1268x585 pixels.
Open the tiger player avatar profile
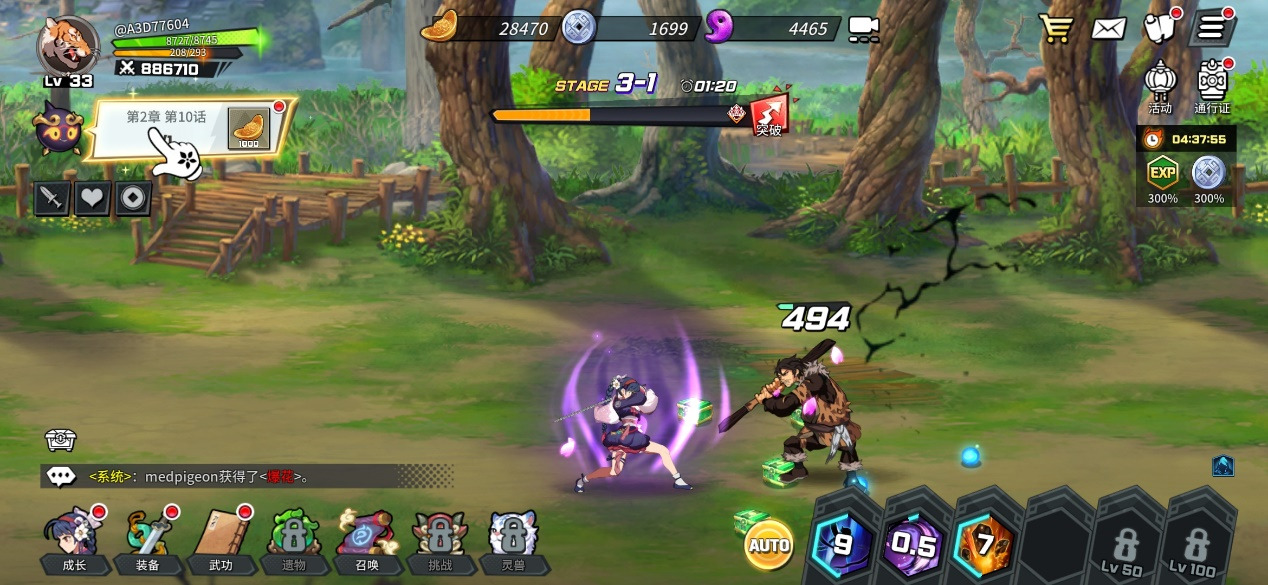tap(68, 45)
